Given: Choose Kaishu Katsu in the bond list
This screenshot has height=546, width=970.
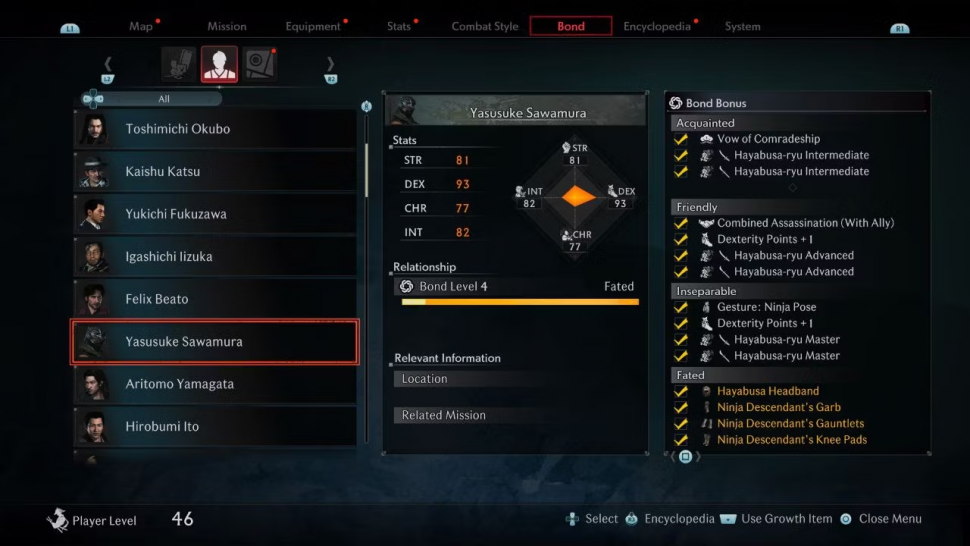Looking at the screenshot, I should point(215,172).
